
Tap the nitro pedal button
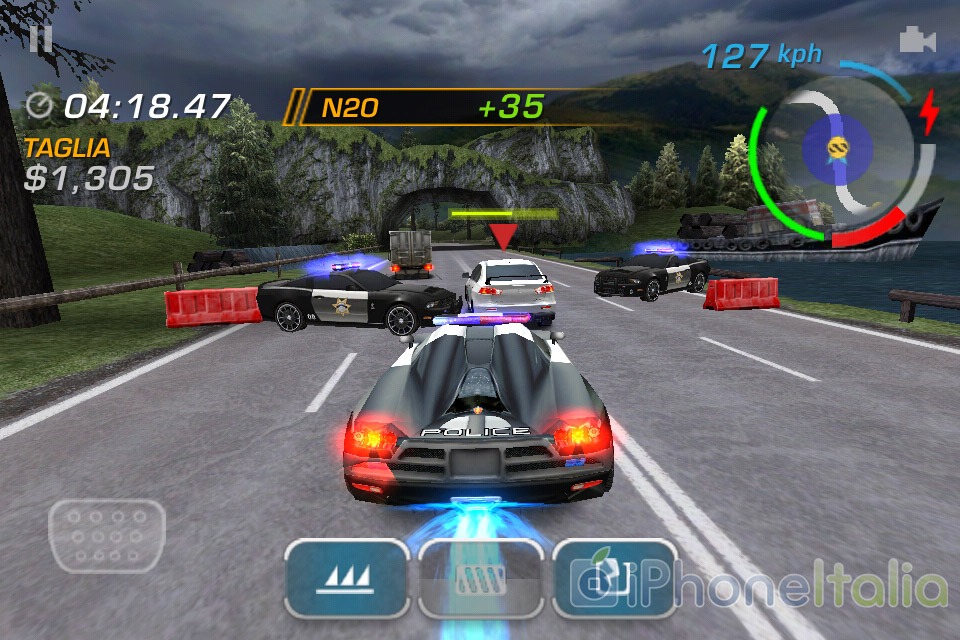[x=480, y=578]
